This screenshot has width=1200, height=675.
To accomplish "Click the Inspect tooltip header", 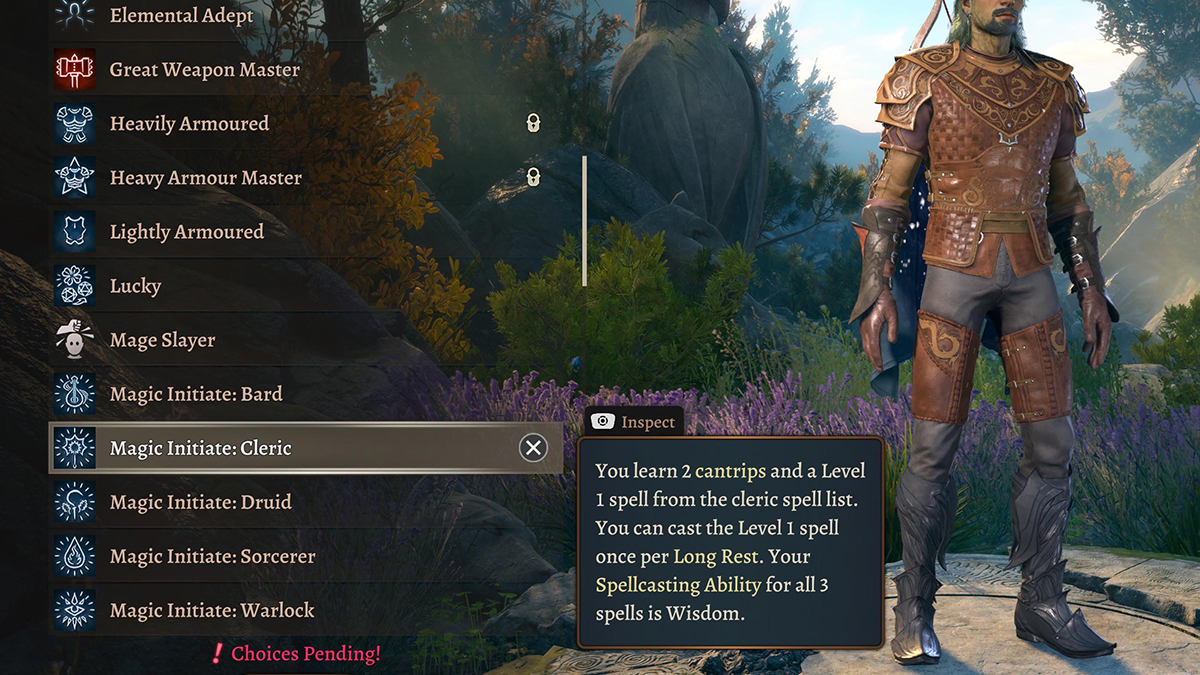I will pyautogui.click(x=634, y=422).
